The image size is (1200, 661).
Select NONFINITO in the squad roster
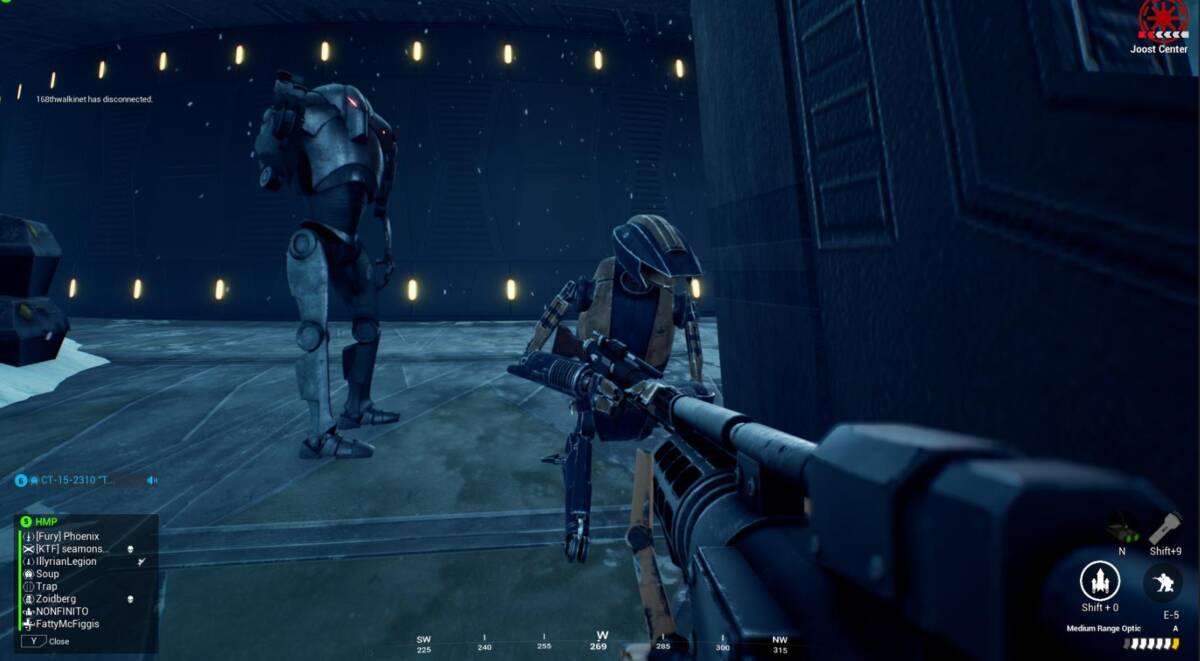point(62,611)
